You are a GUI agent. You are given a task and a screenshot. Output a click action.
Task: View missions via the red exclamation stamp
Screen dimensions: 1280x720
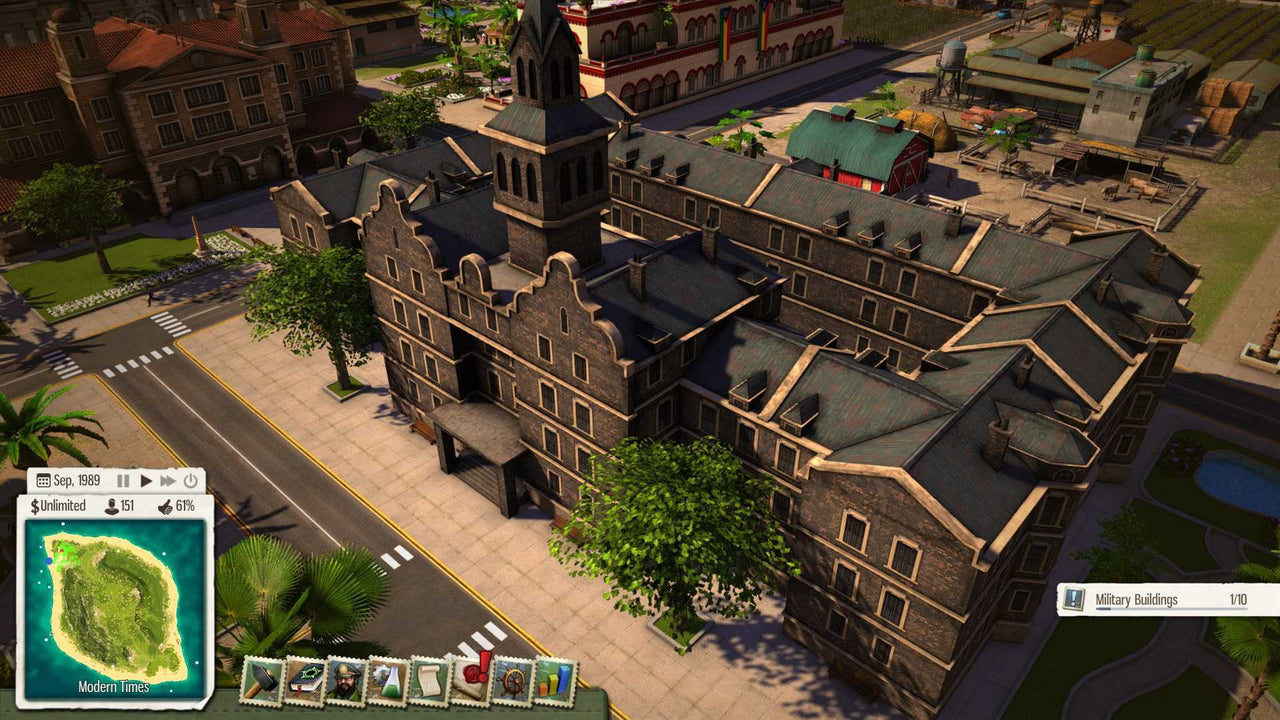pos(470,686)
